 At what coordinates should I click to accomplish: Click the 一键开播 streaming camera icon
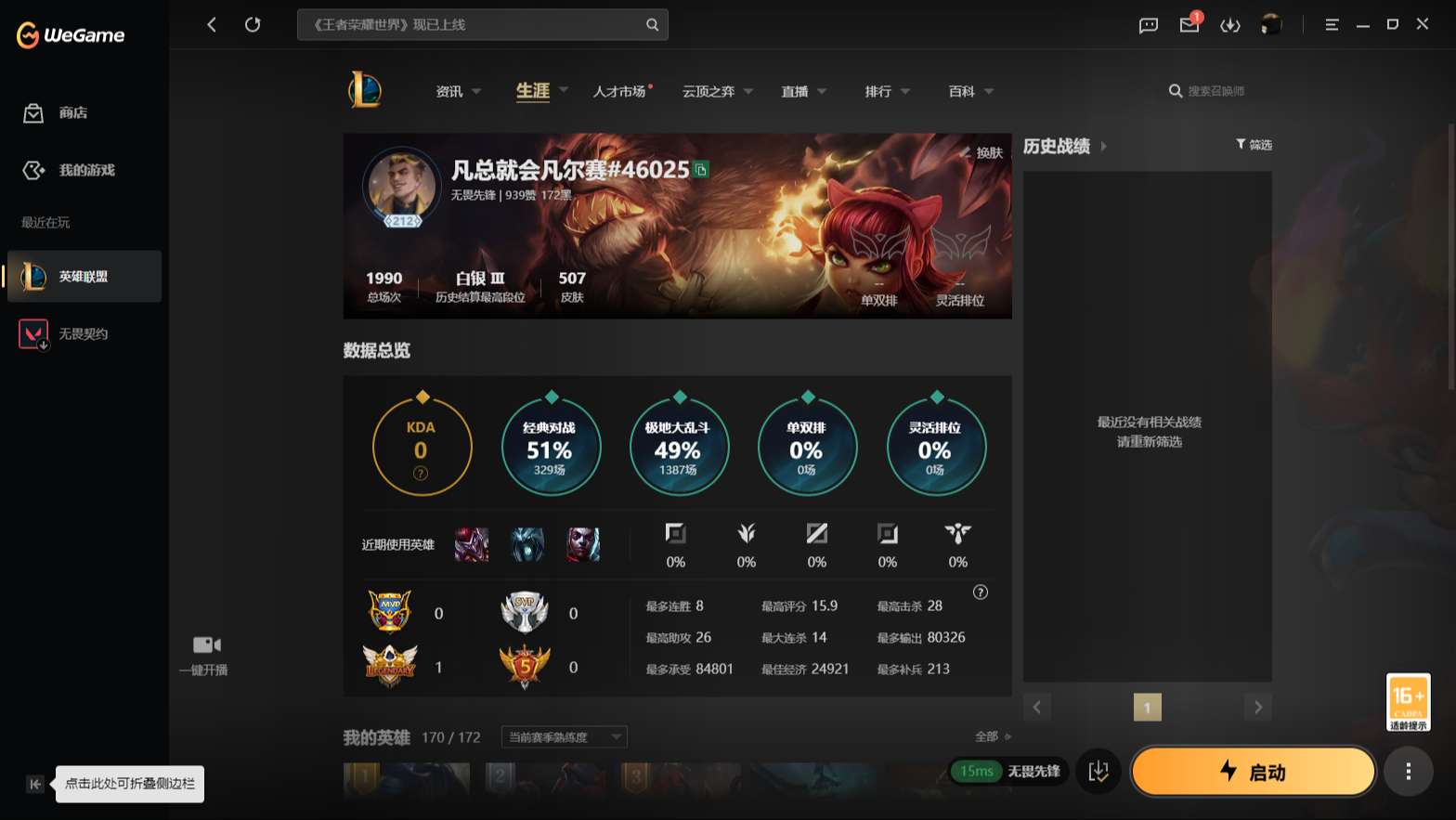[x=205, y=644]
